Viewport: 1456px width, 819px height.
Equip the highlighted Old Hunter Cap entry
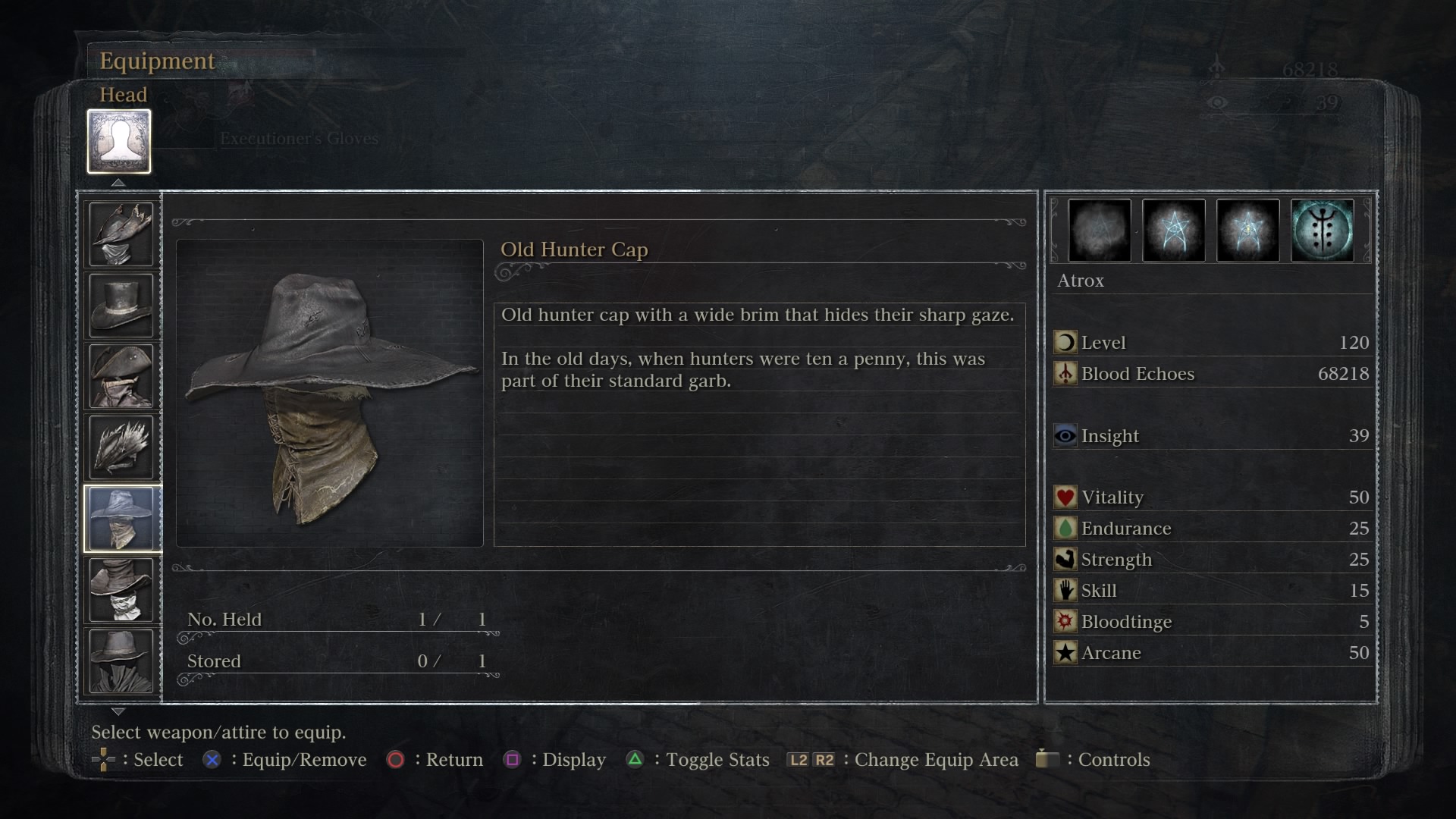[x=121, y=519]
